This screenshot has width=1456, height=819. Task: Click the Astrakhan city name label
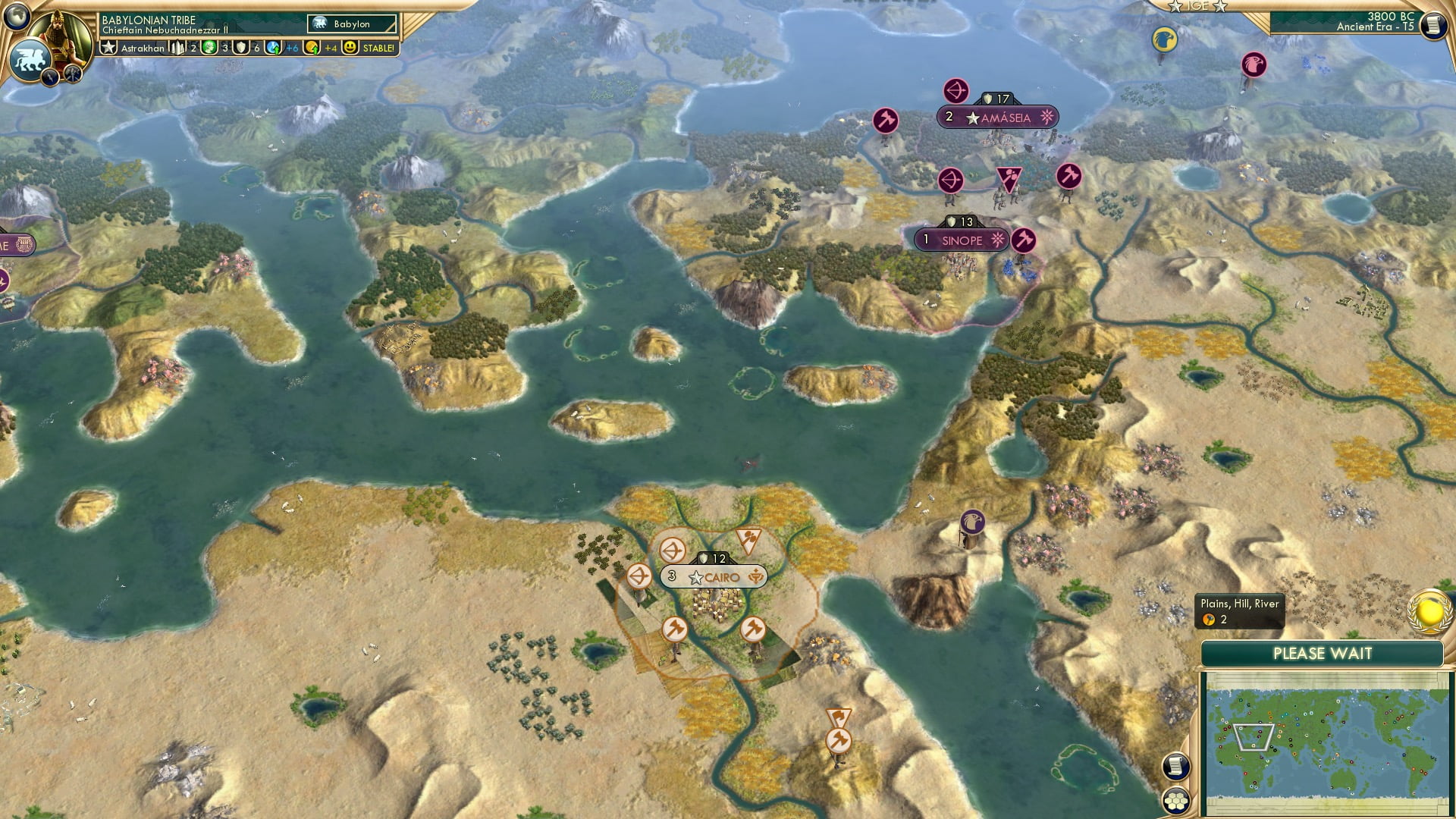[x=142, y=48]
